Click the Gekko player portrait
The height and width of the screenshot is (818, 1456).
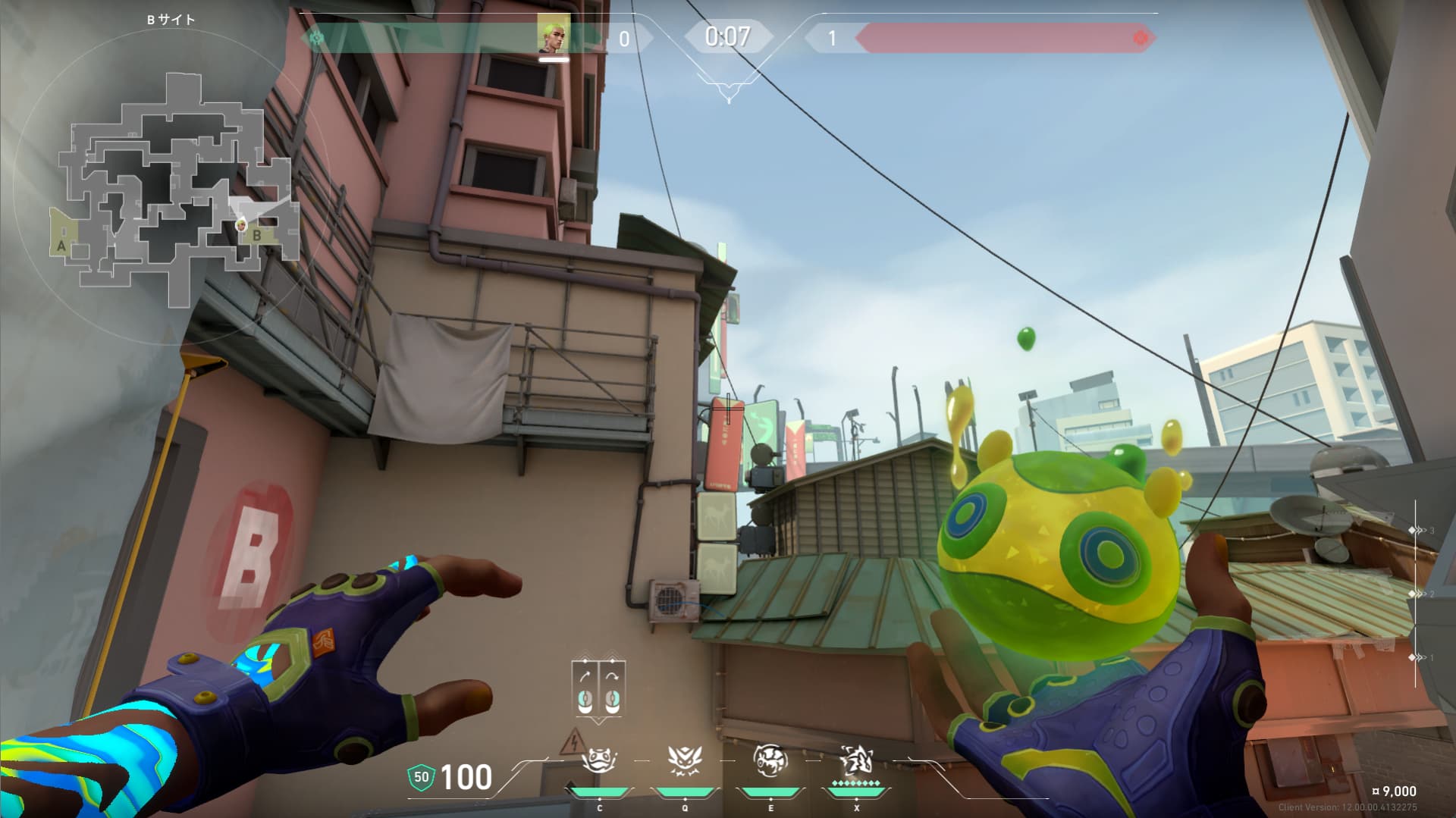(x=554, y=33)
